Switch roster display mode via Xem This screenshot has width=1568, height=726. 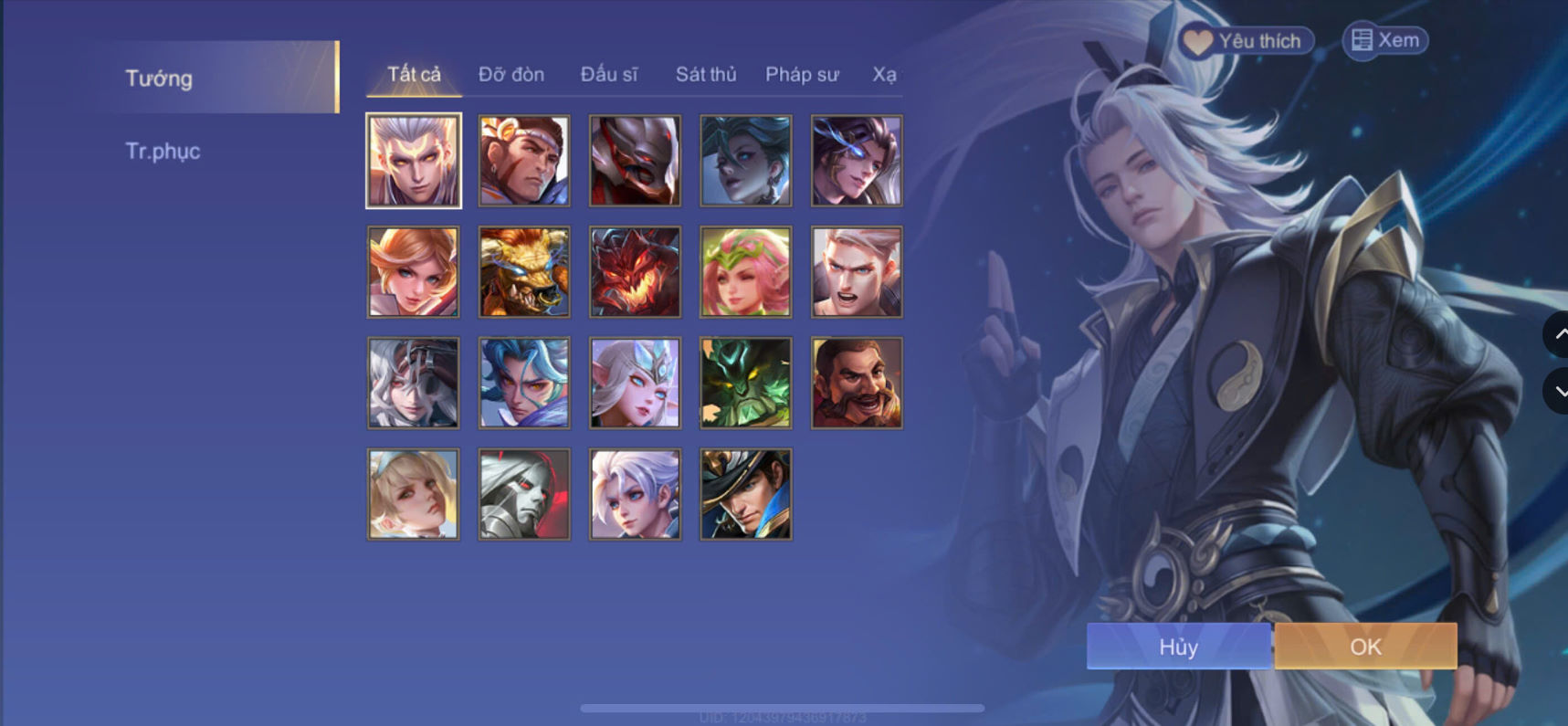pos(1385,39)
